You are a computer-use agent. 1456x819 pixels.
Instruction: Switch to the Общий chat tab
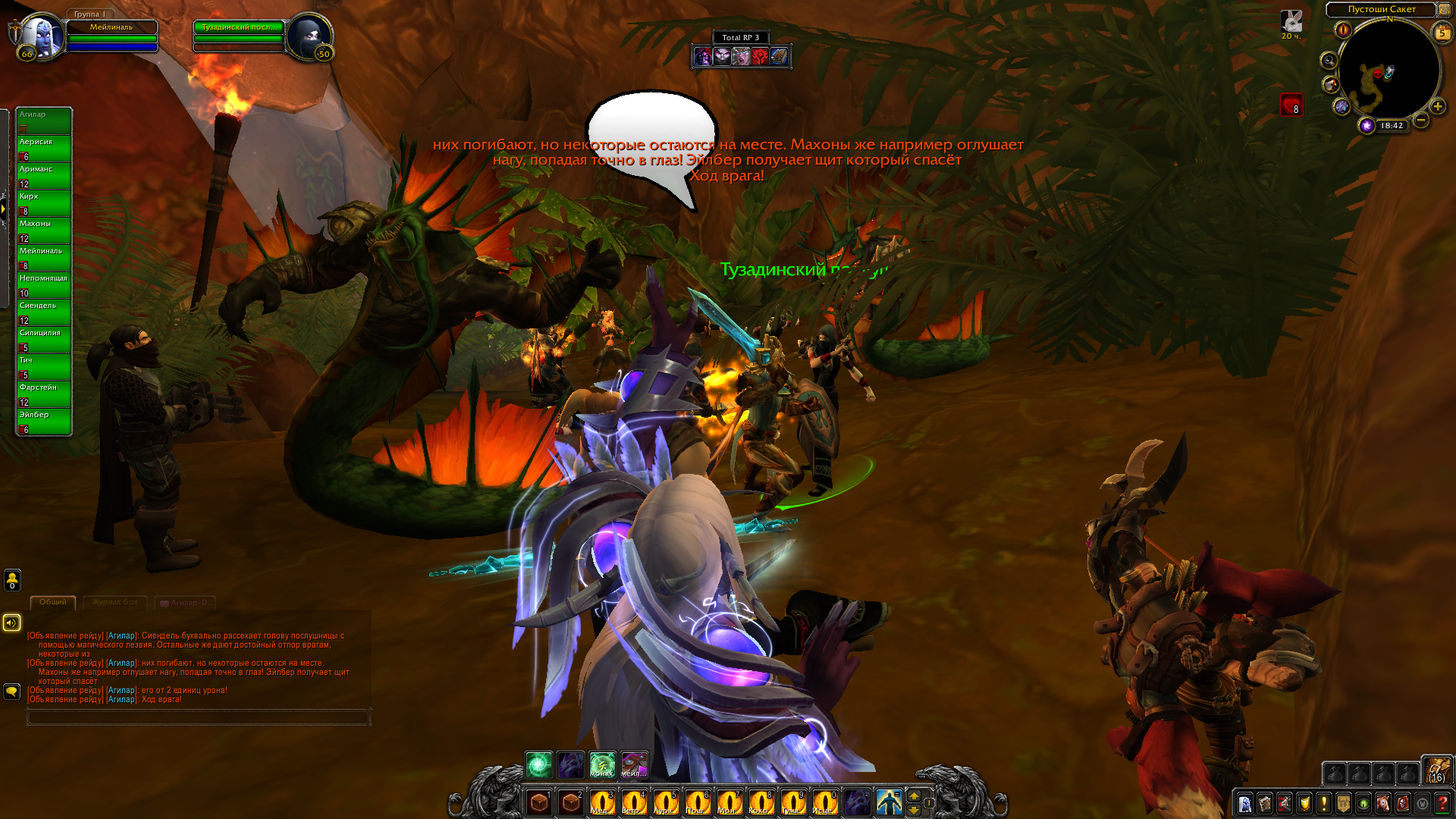coord(53,602)
